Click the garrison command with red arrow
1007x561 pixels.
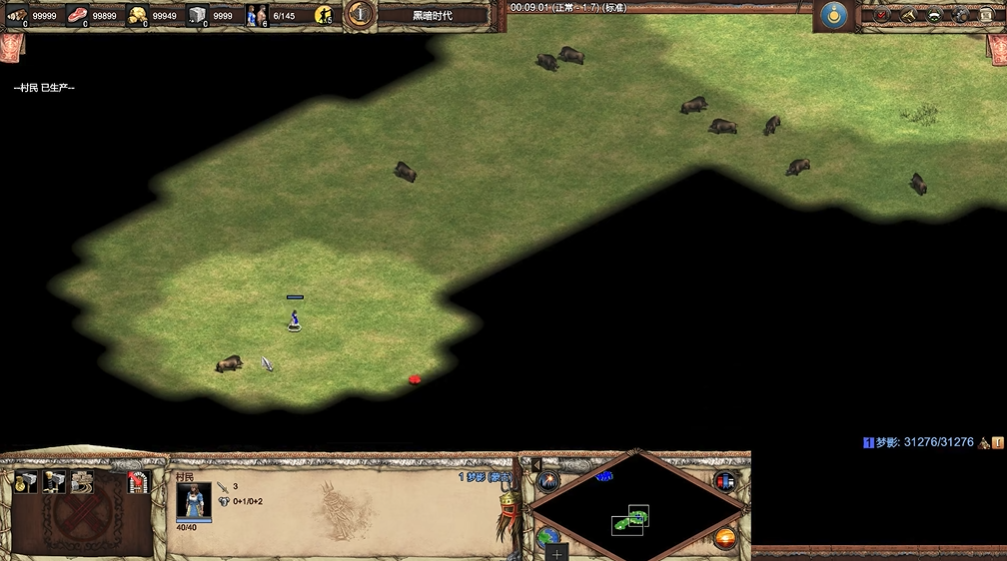[137, 481]
